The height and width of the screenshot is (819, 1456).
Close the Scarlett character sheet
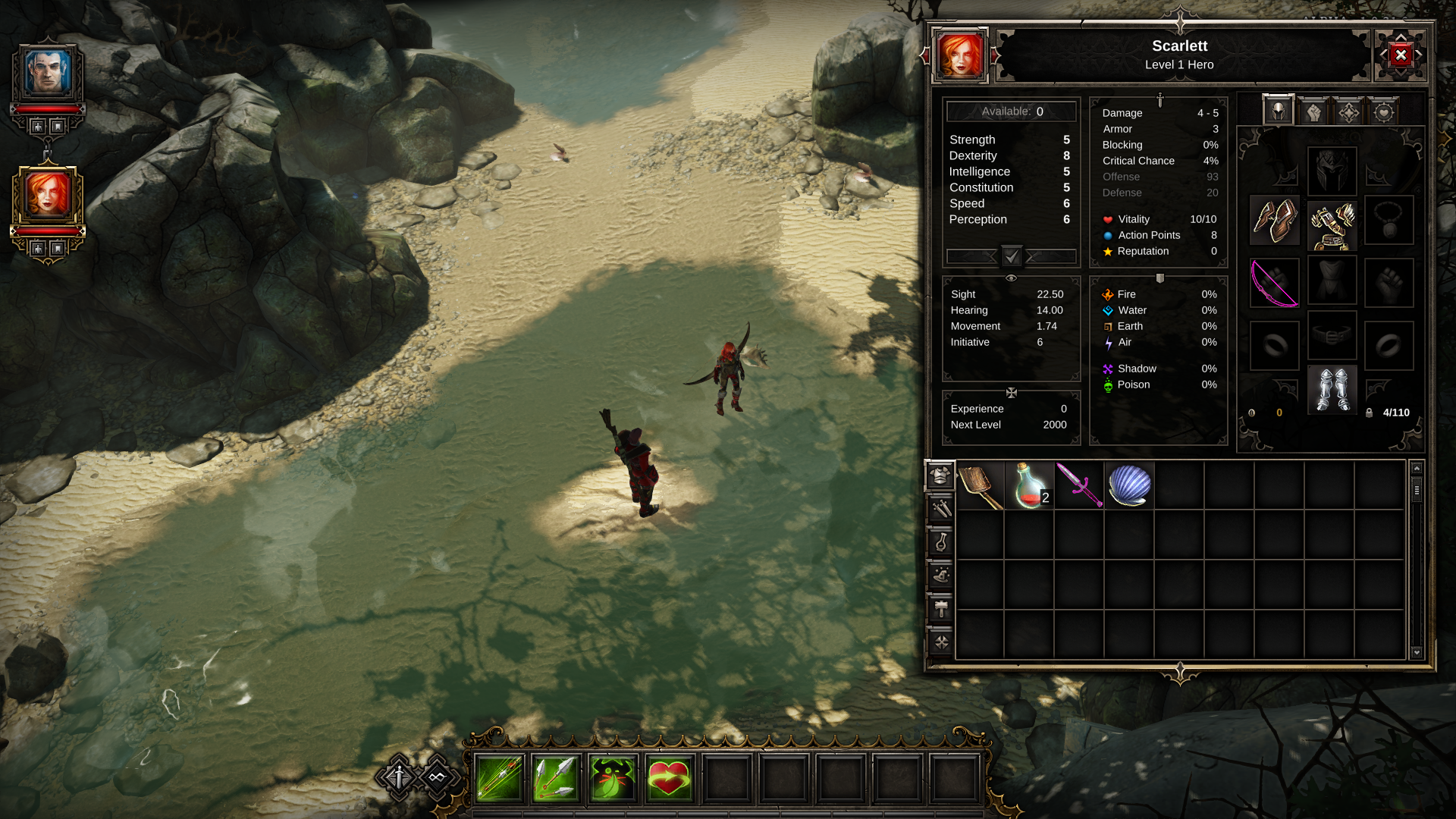[1400, 55]
